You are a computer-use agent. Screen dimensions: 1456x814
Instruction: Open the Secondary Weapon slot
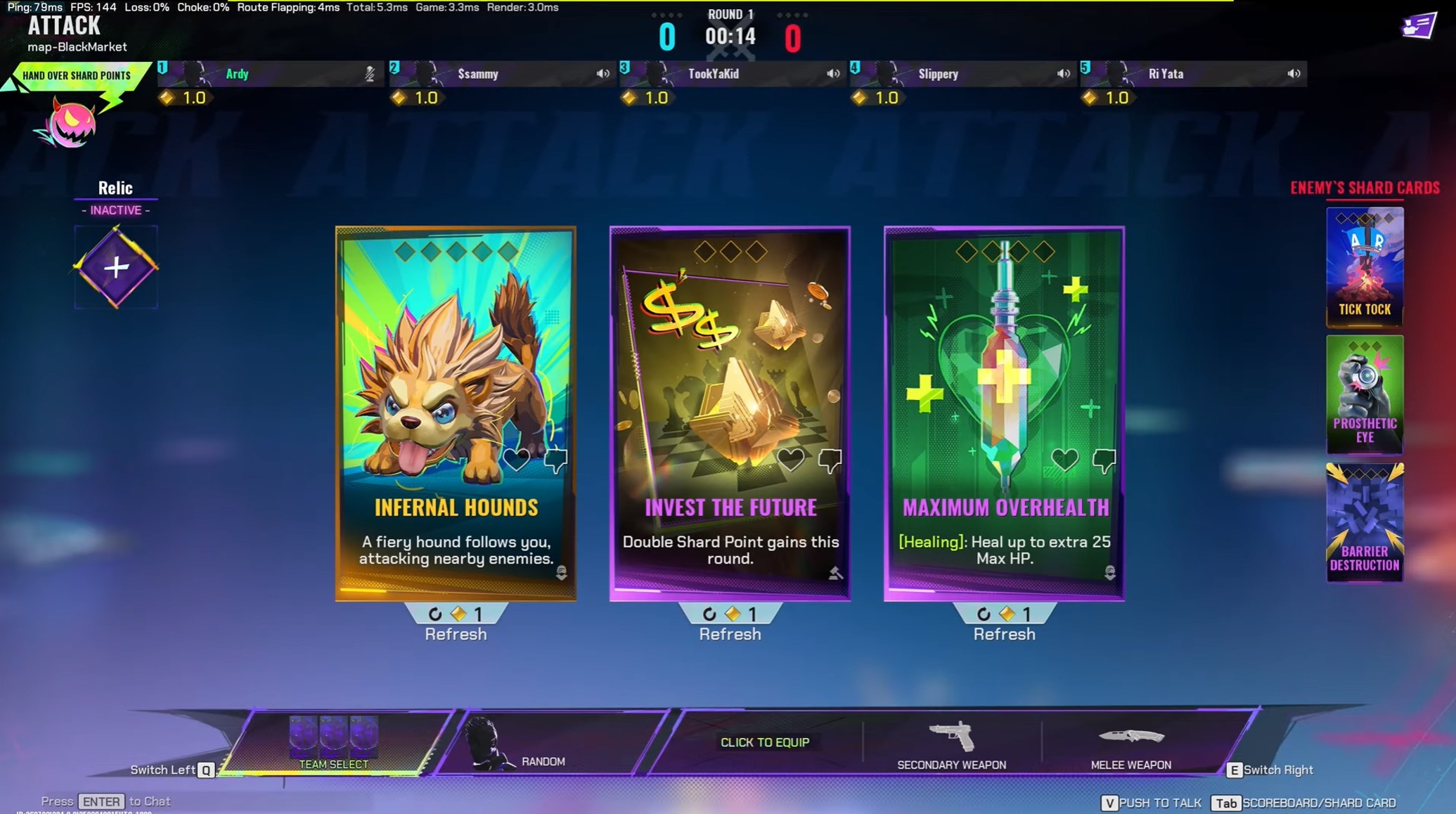pos(951,745)
